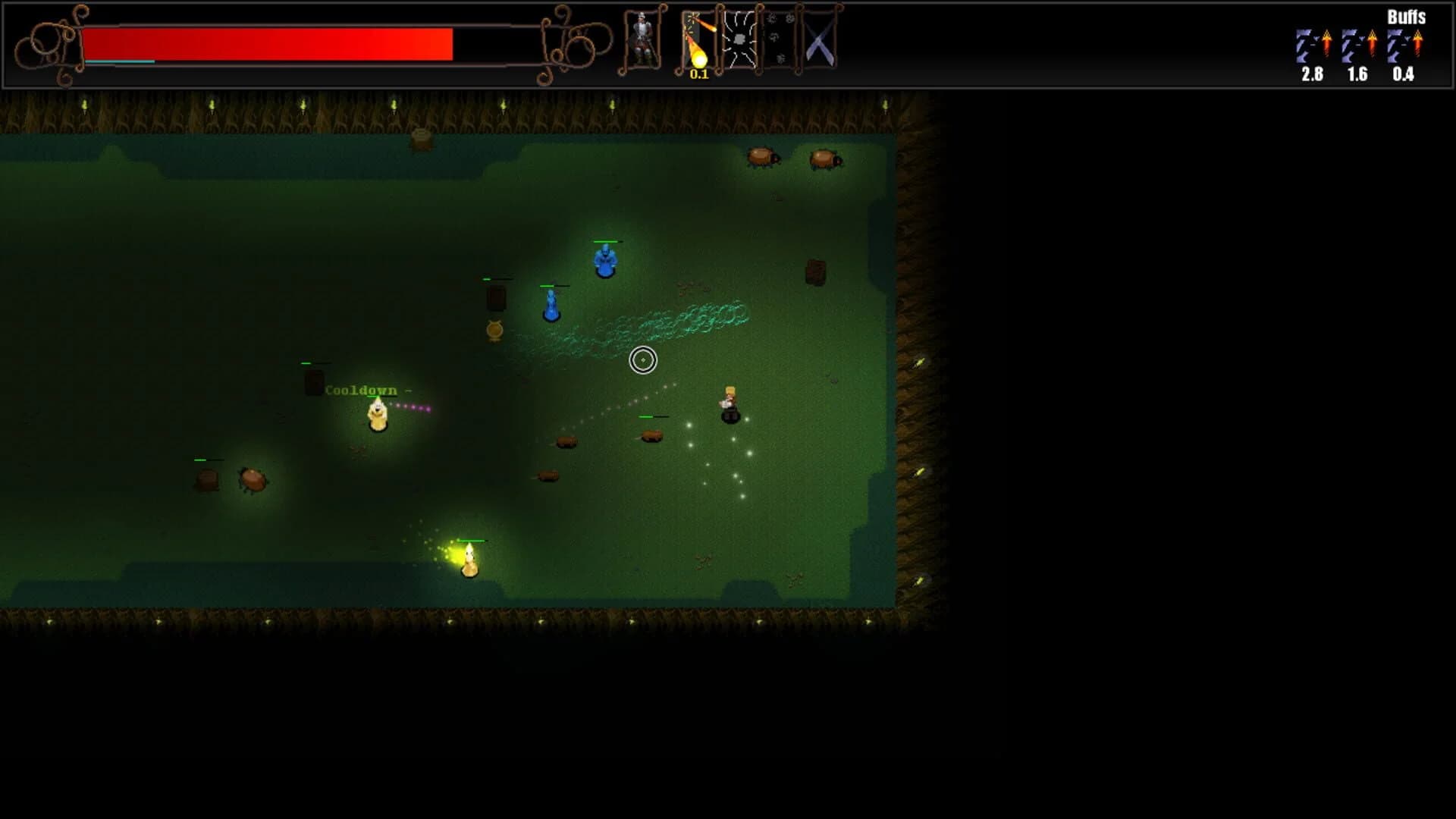Click the 0.1 cooldown number under fireball
The image size is (1456, 819).
(698, 74)
